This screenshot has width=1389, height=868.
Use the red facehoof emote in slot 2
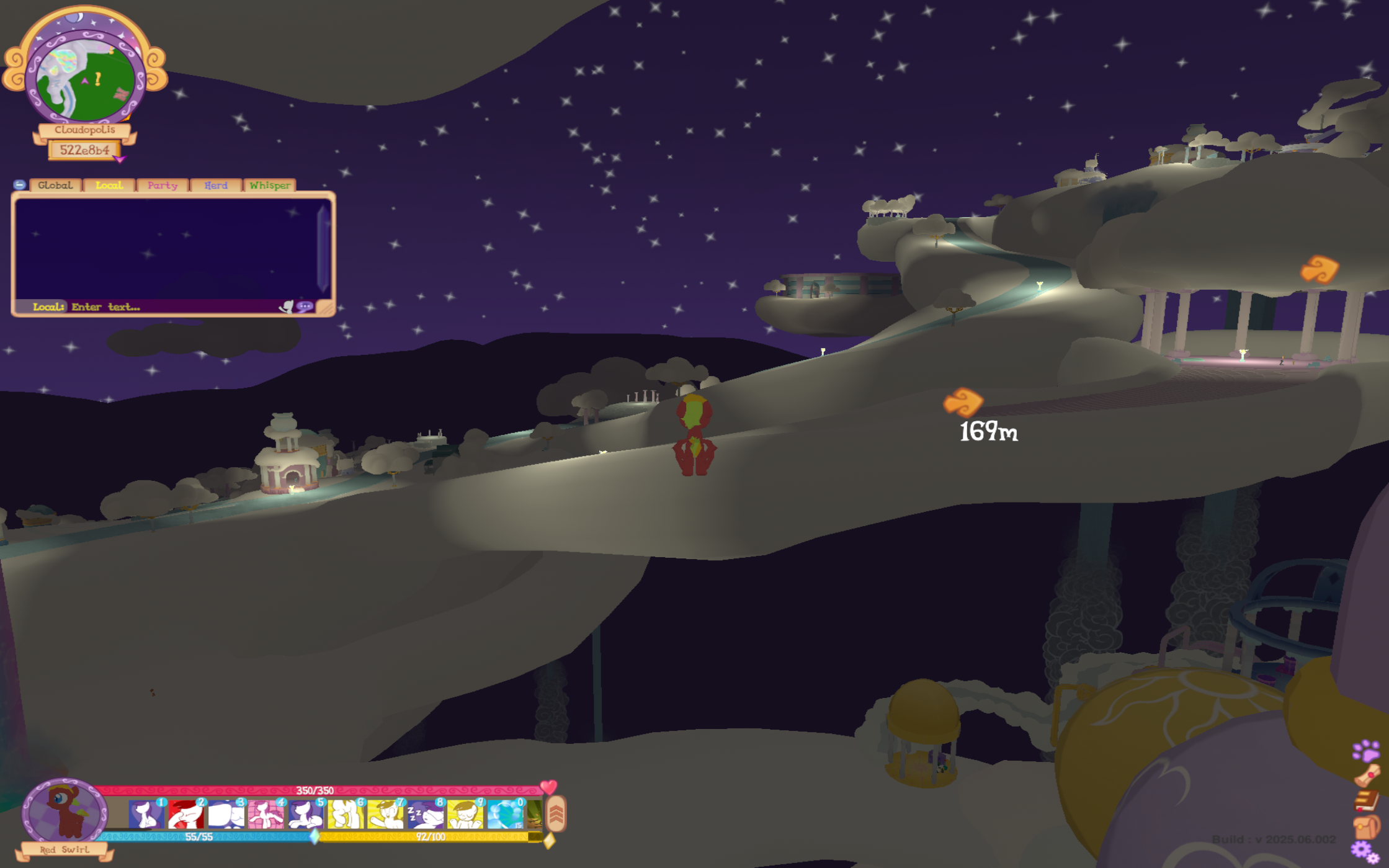(185, 815)
